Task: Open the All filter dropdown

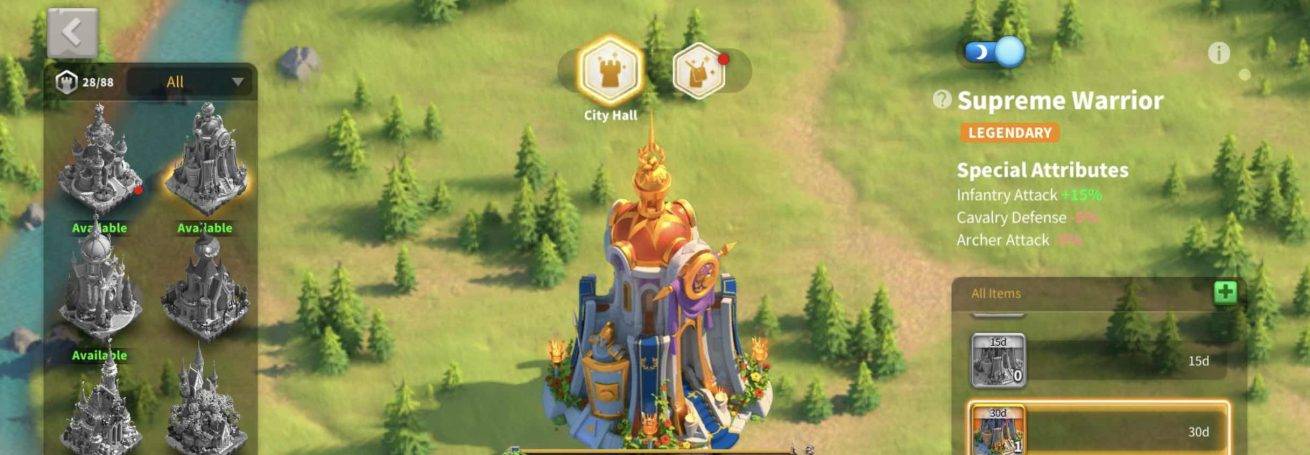Action: pyautogui.click(x=191, y=82)
